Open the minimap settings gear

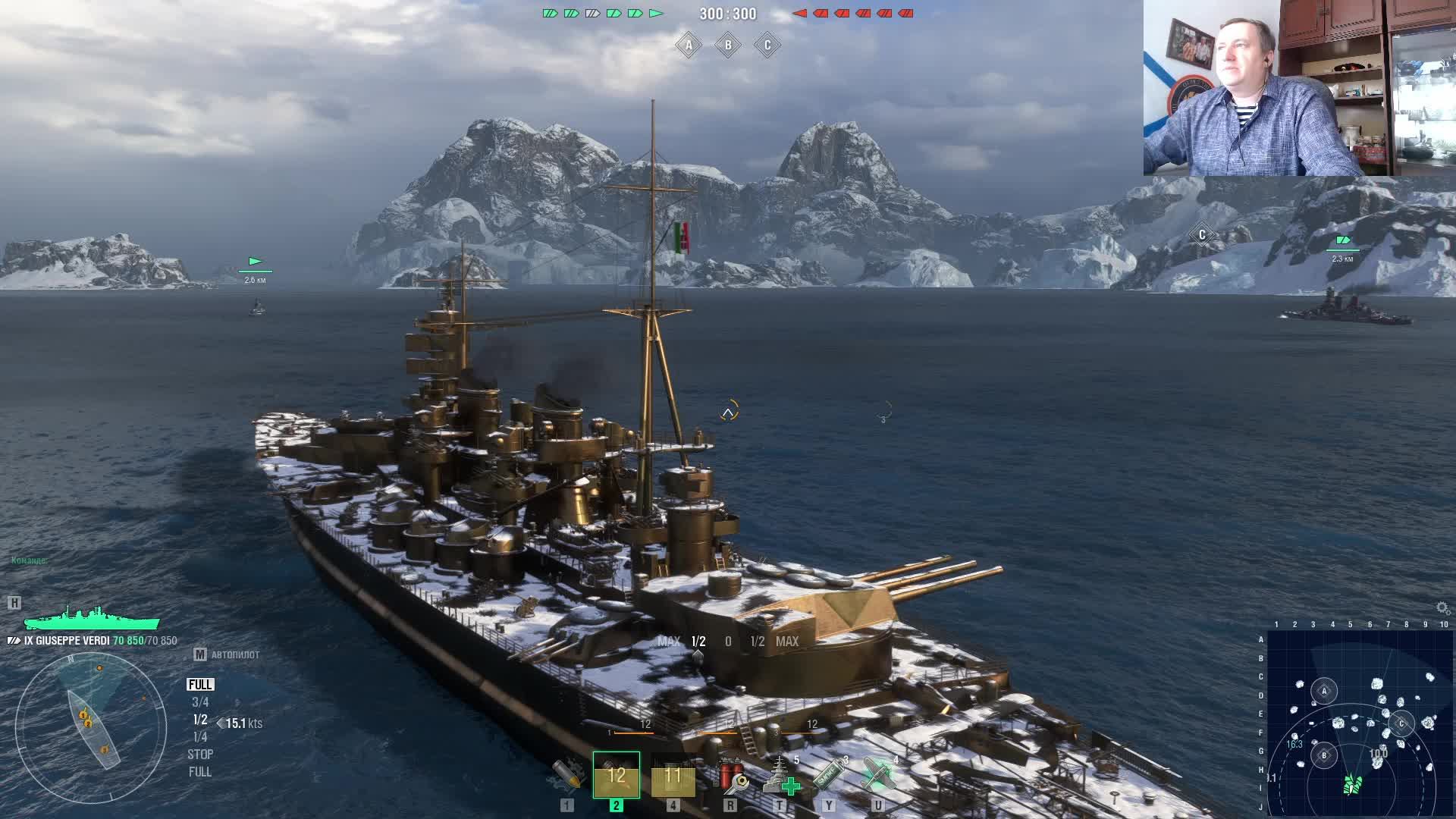[1442, 608]
